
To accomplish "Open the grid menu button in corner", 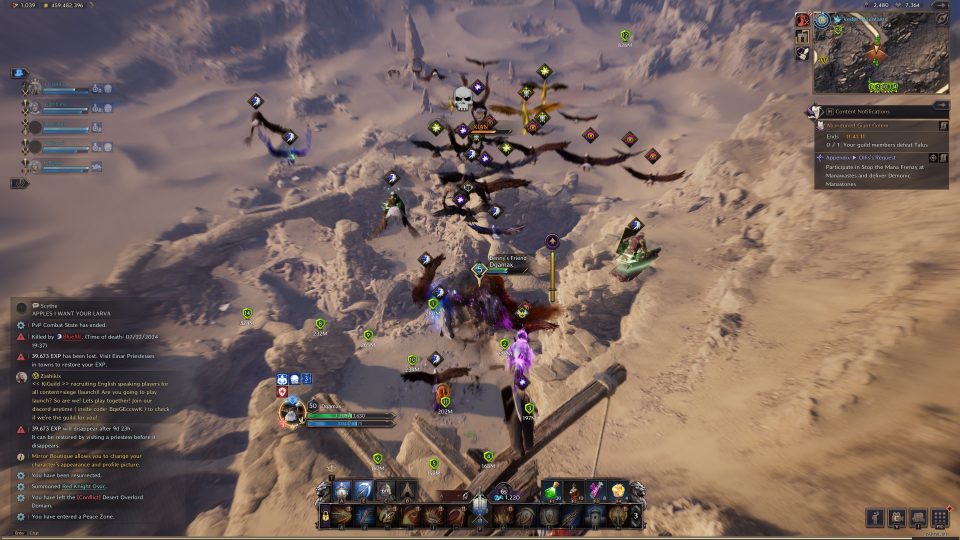I will (939, 517).
